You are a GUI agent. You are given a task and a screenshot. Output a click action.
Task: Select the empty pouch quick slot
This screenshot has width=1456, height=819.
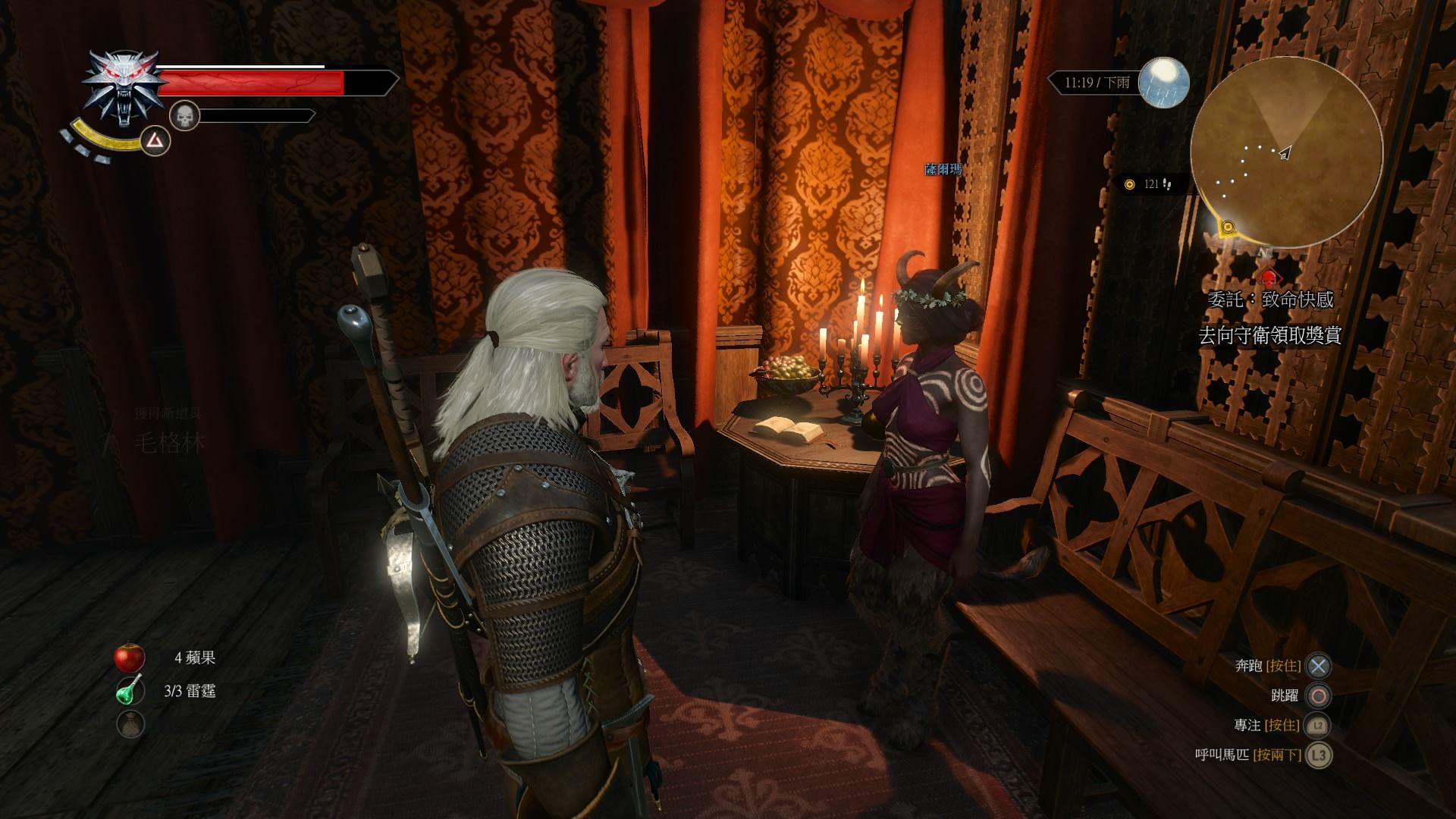[130, 724]
